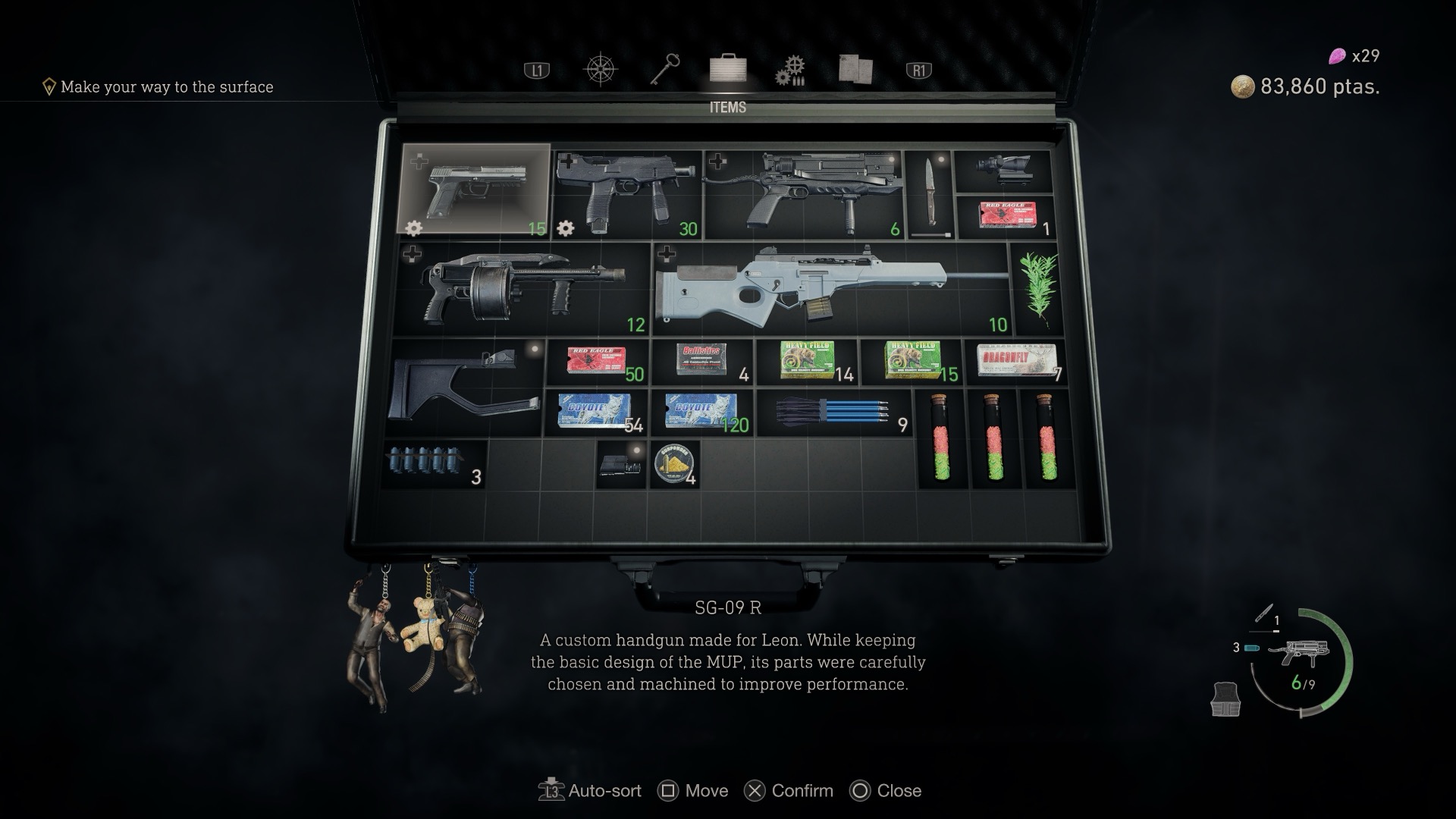
Task: Choose the gunpowder tin
Action: [x=673, y=463]
